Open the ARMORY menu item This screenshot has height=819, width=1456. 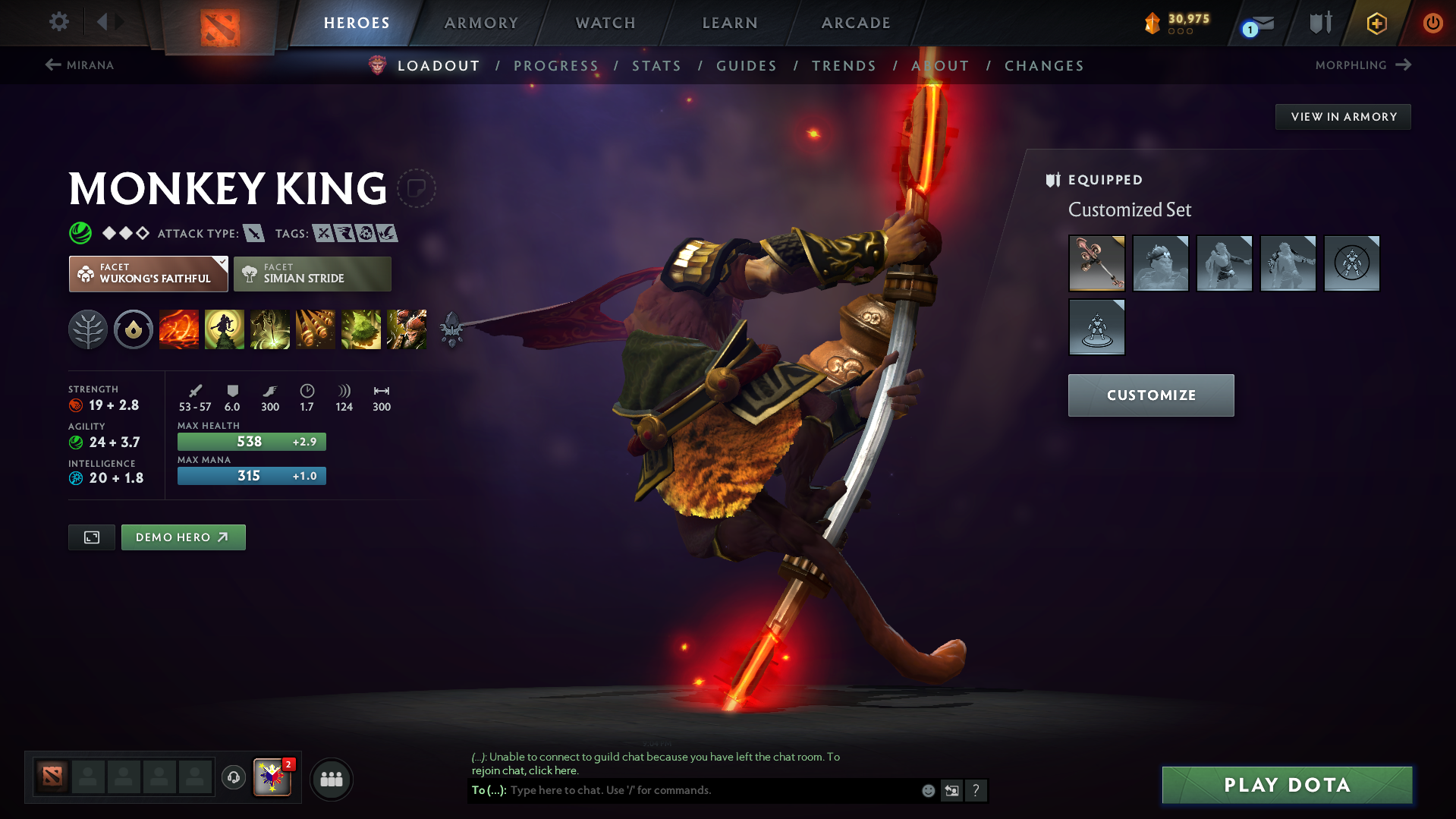481,23
